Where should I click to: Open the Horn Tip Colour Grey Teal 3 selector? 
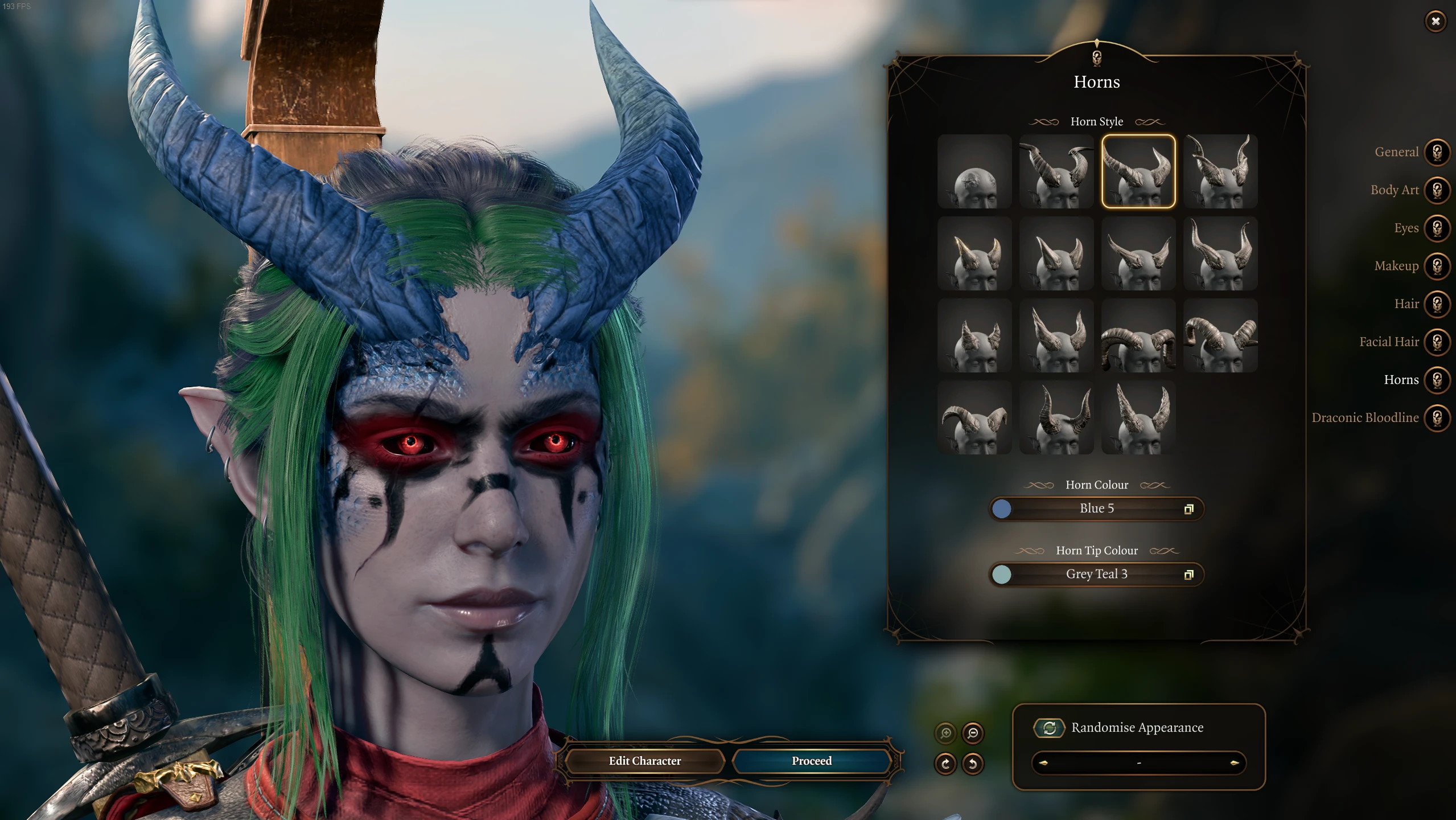[x=1096, y=574]
